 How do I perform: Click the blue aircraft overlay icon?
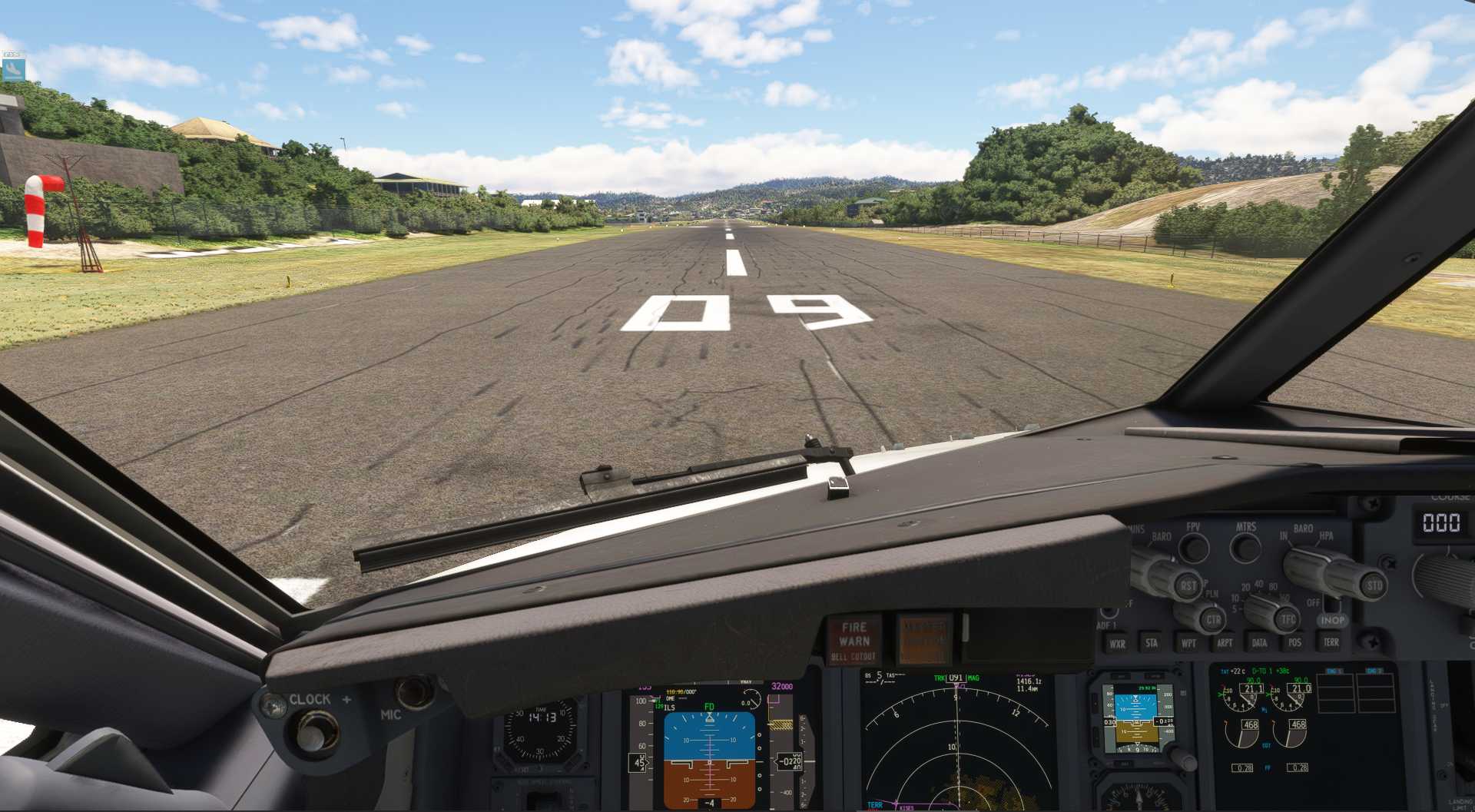pyautogui.click(x=13, y=70)
